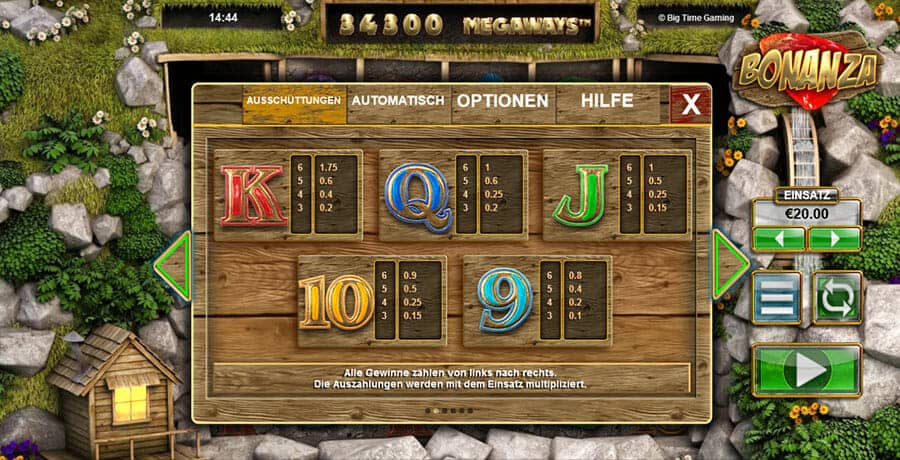Close the paytable panel with X

point(690,103)
